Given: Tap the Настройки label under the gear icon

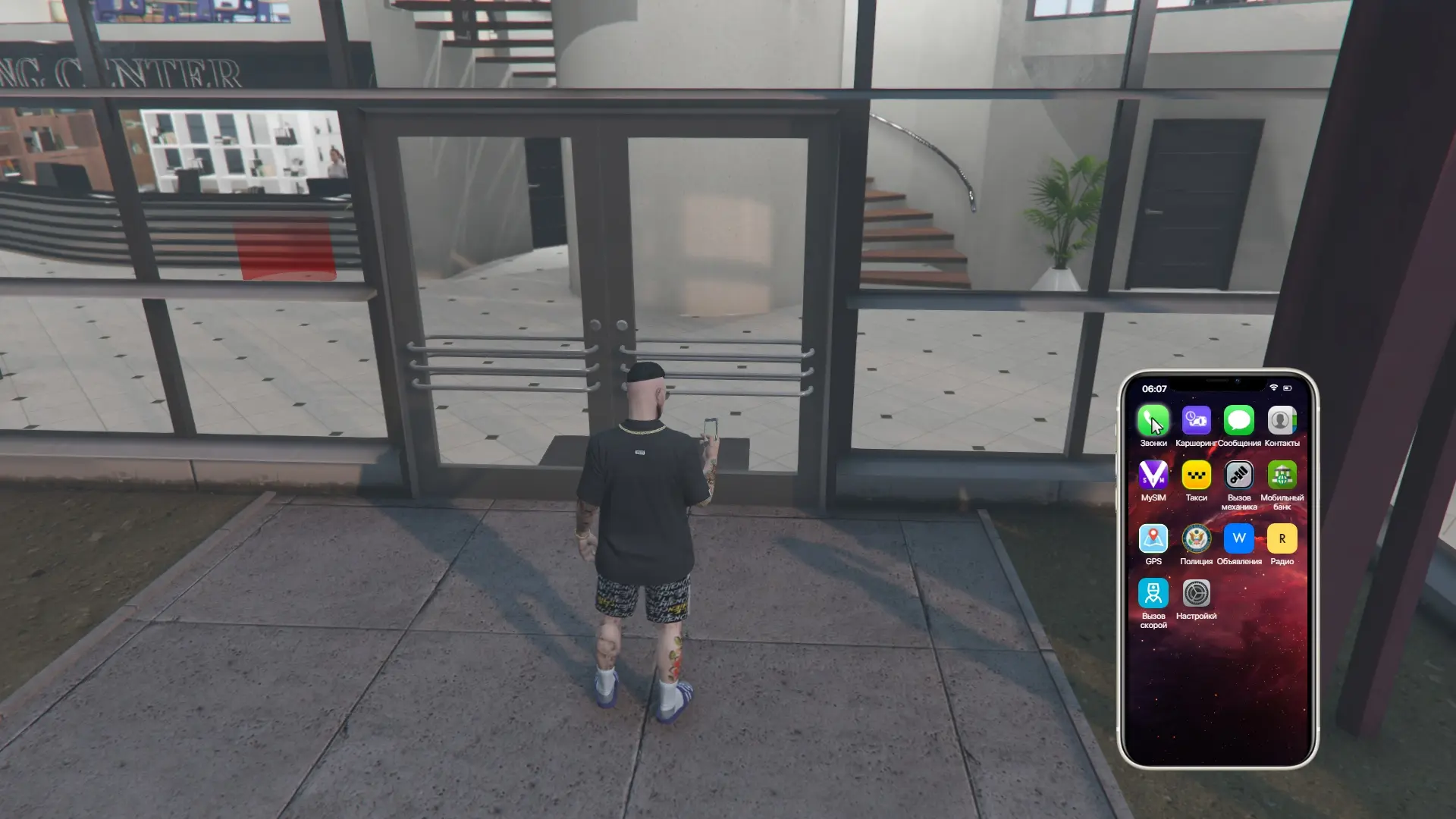Looking at the screenshot, I should pyautogui.click(x=1197, y=616).
